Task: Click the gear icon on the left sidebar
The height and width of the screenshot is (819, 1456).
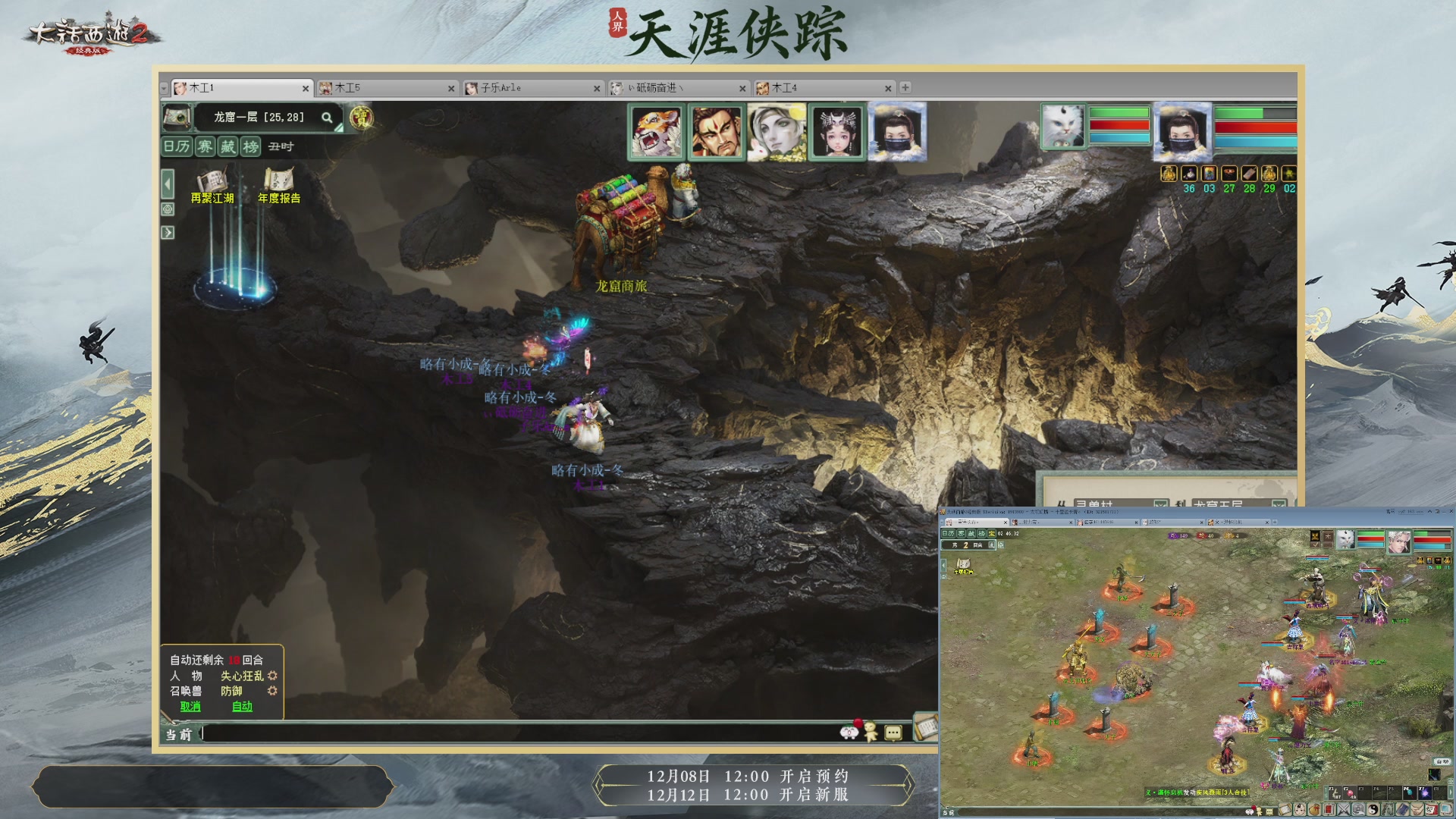Action: point(168,208)
